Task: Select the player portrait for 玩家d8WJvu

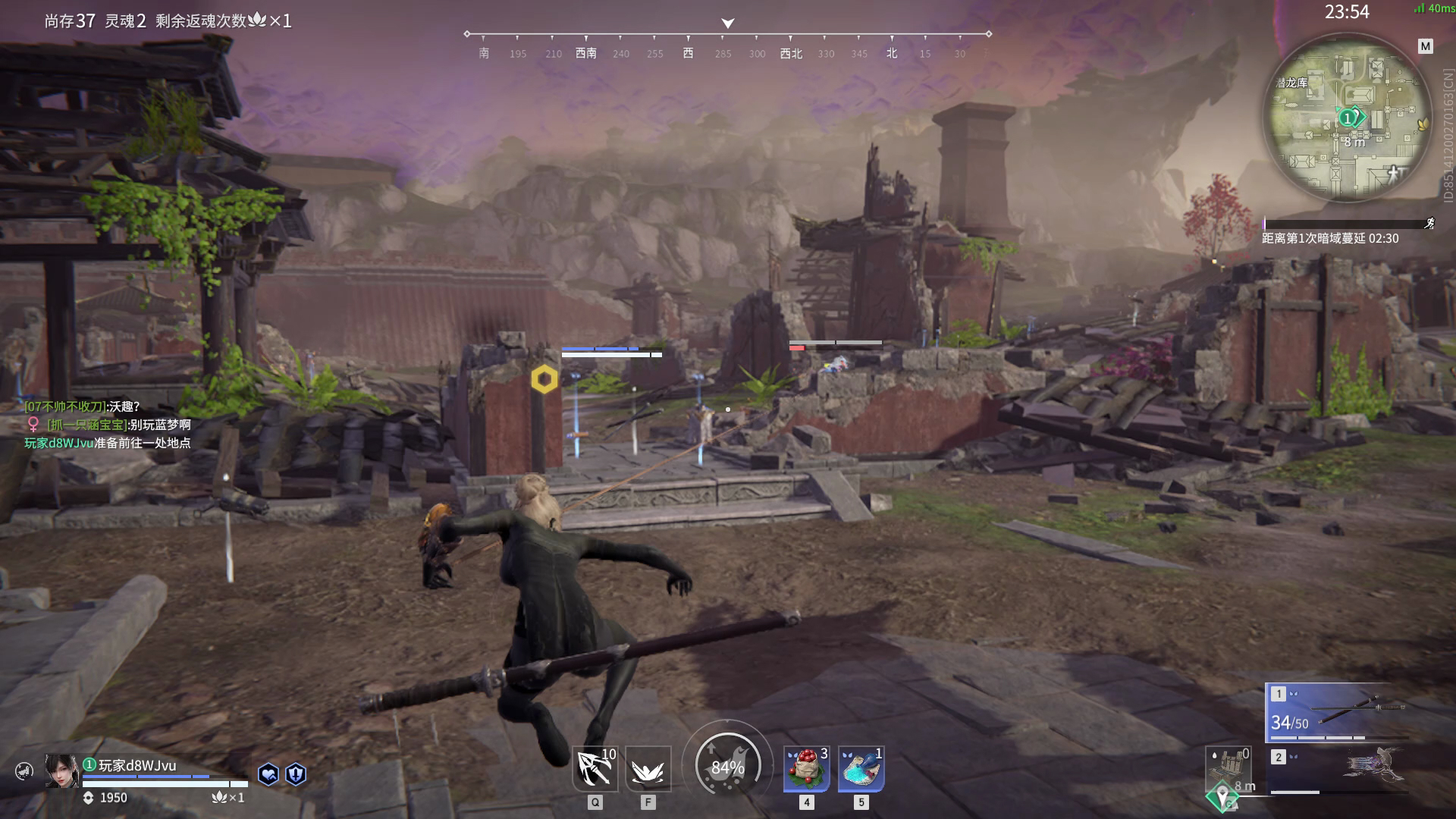Action: point(61,771)
